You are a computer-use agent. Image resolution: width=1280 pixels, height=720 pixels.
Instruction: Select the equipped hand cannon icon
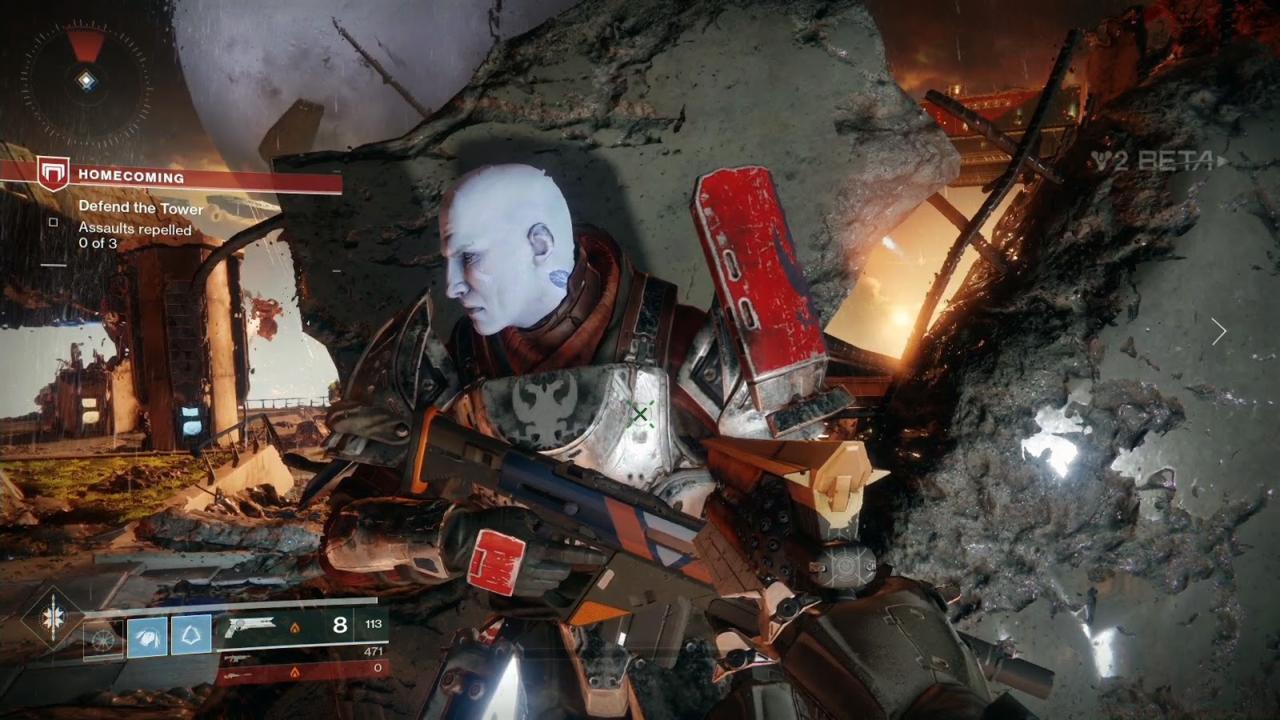click(250, 626)
